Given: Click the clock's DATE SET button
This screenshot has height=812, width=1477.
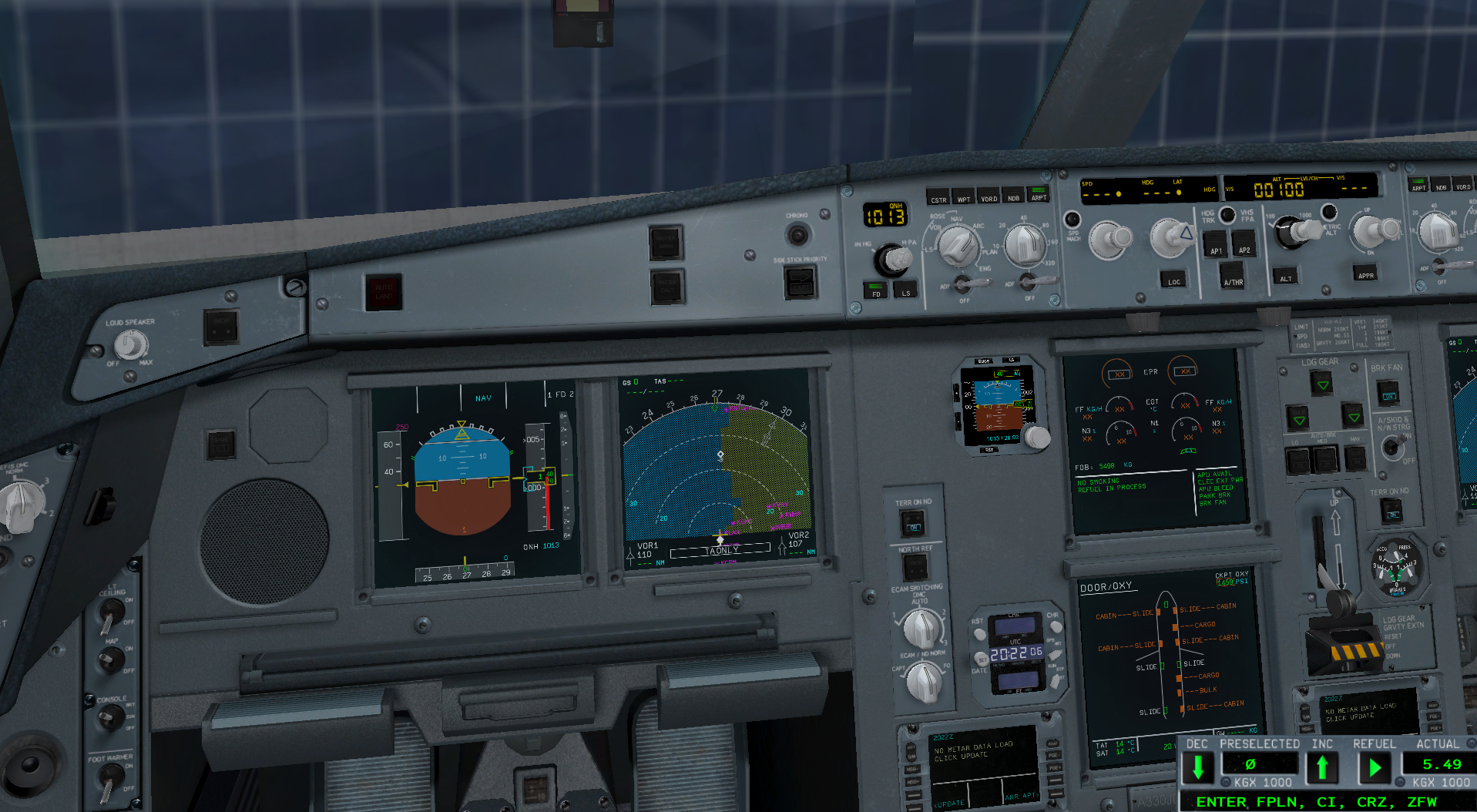Looking at the screenshot, I should click(982, 659).
